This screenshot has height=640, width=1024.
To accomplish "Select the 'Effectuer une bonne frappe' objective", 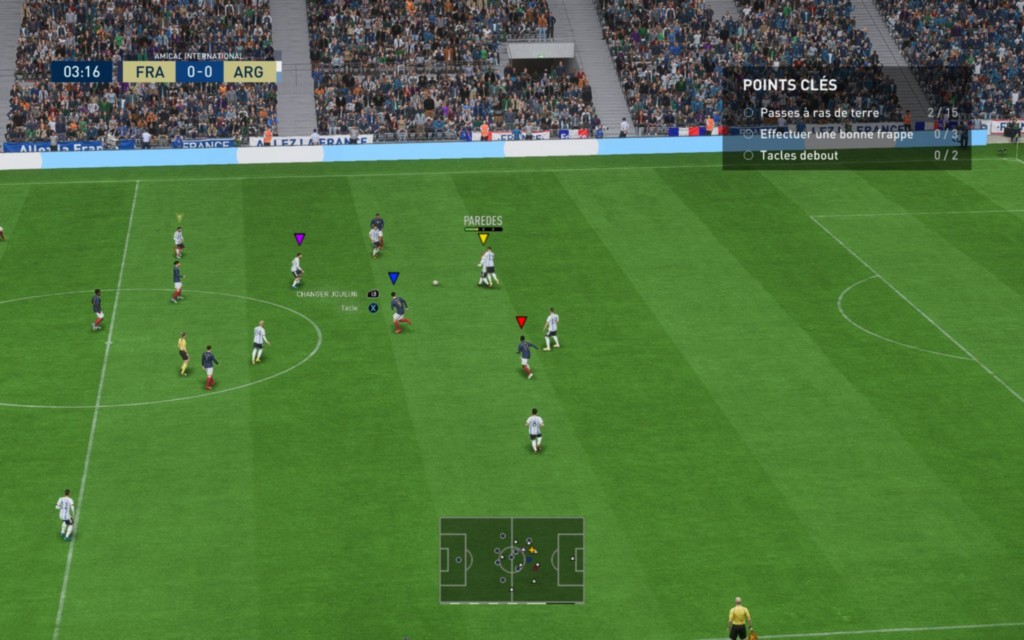I will tap(835, 134).
